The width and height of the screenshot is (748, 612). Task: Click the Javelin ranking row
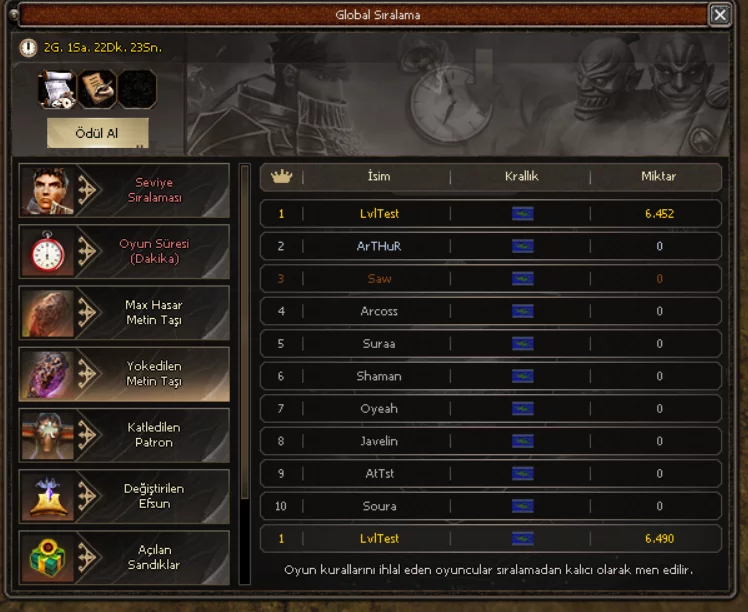coord(490,441)
